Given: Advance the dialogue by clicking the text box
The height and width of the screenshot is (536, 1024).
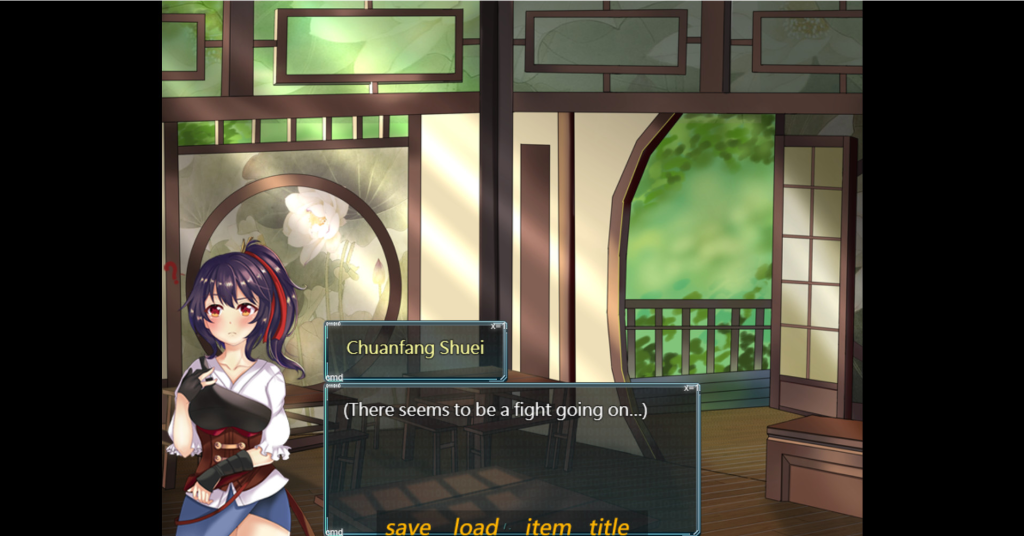Looking at the screenshot, I should (511, 450).
